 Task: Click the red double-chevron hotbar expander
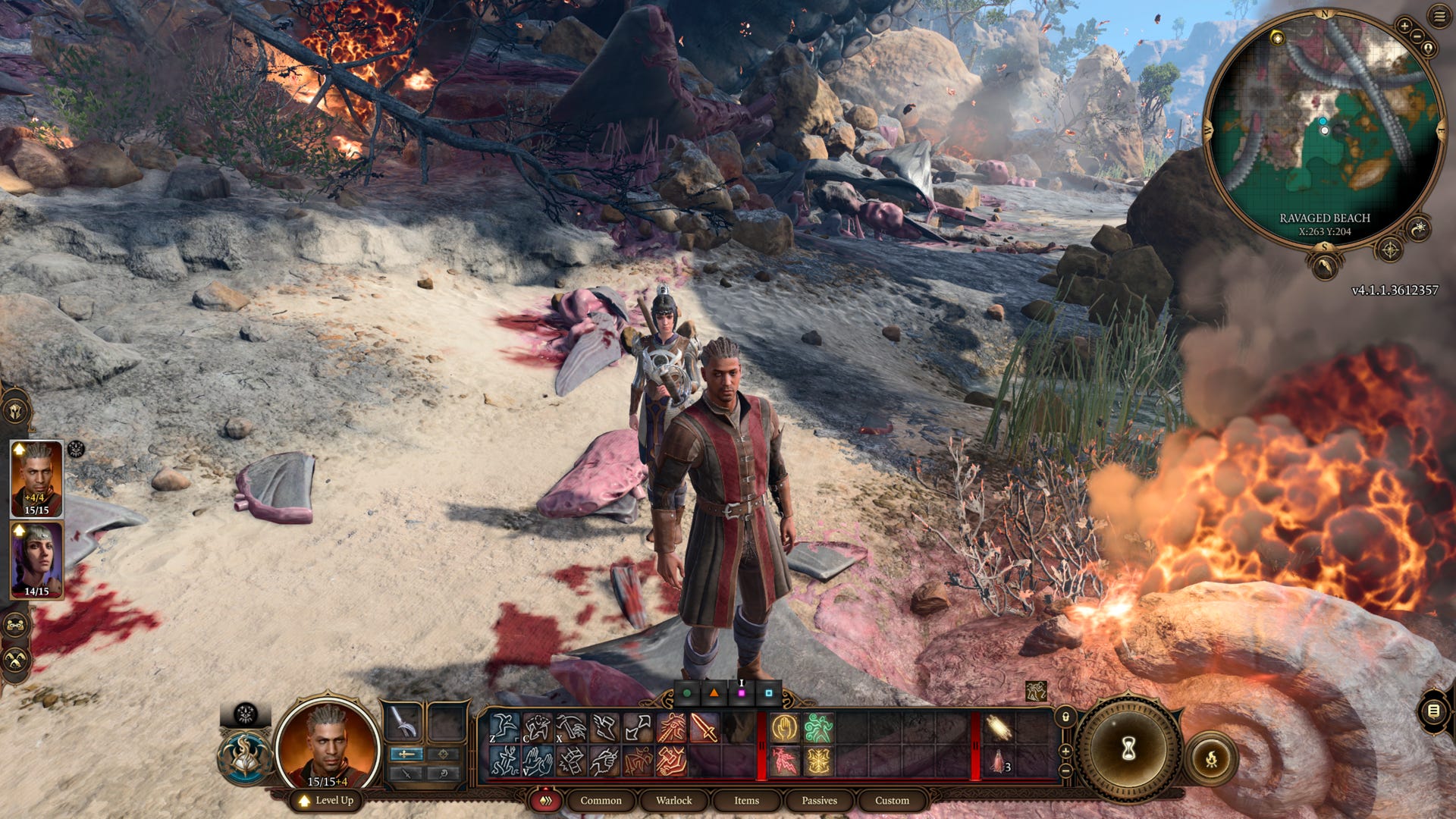coord(546,800)
